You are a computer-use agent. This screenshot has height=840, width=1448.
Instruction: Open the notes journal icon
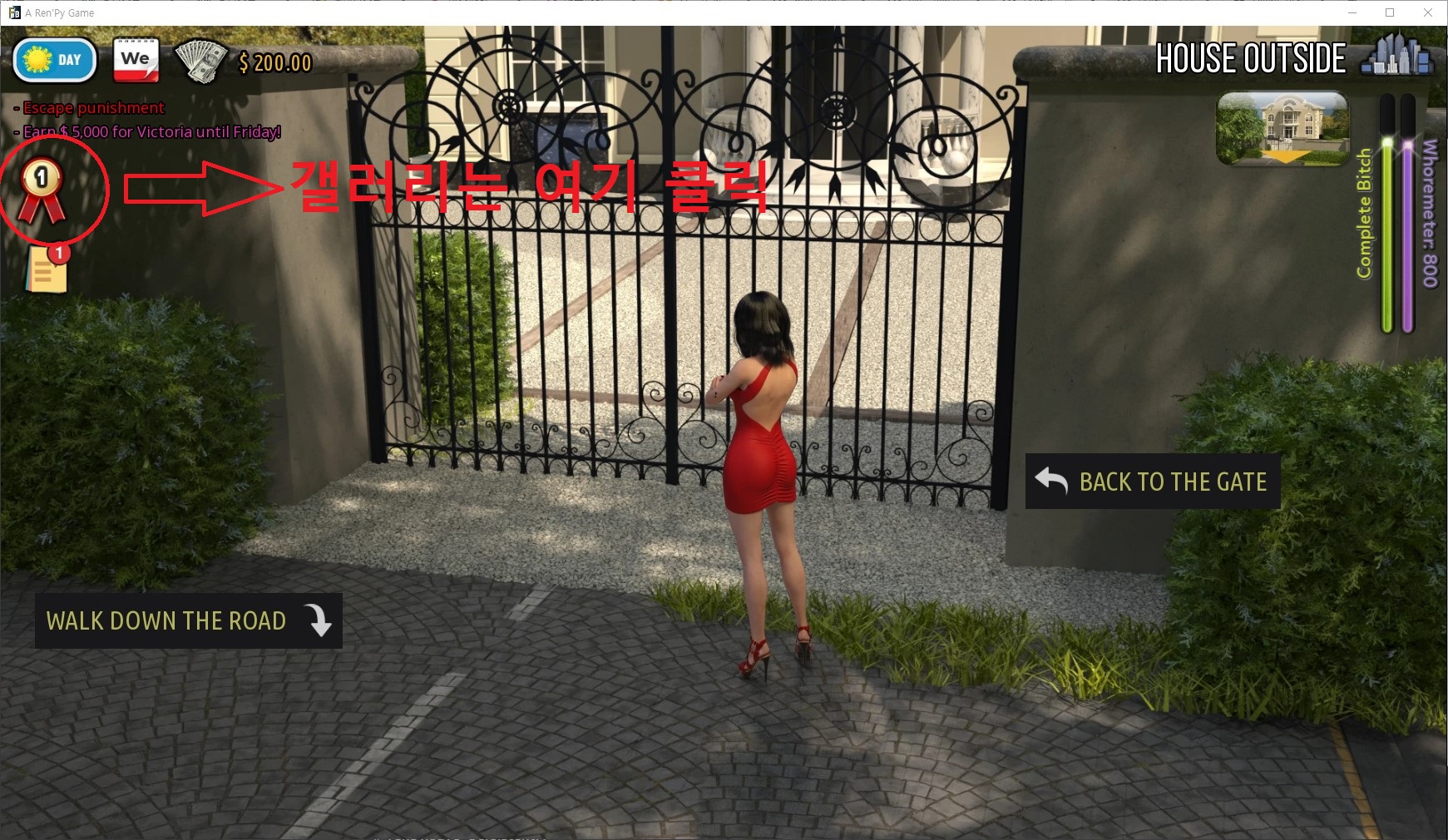tap(47, 269)
